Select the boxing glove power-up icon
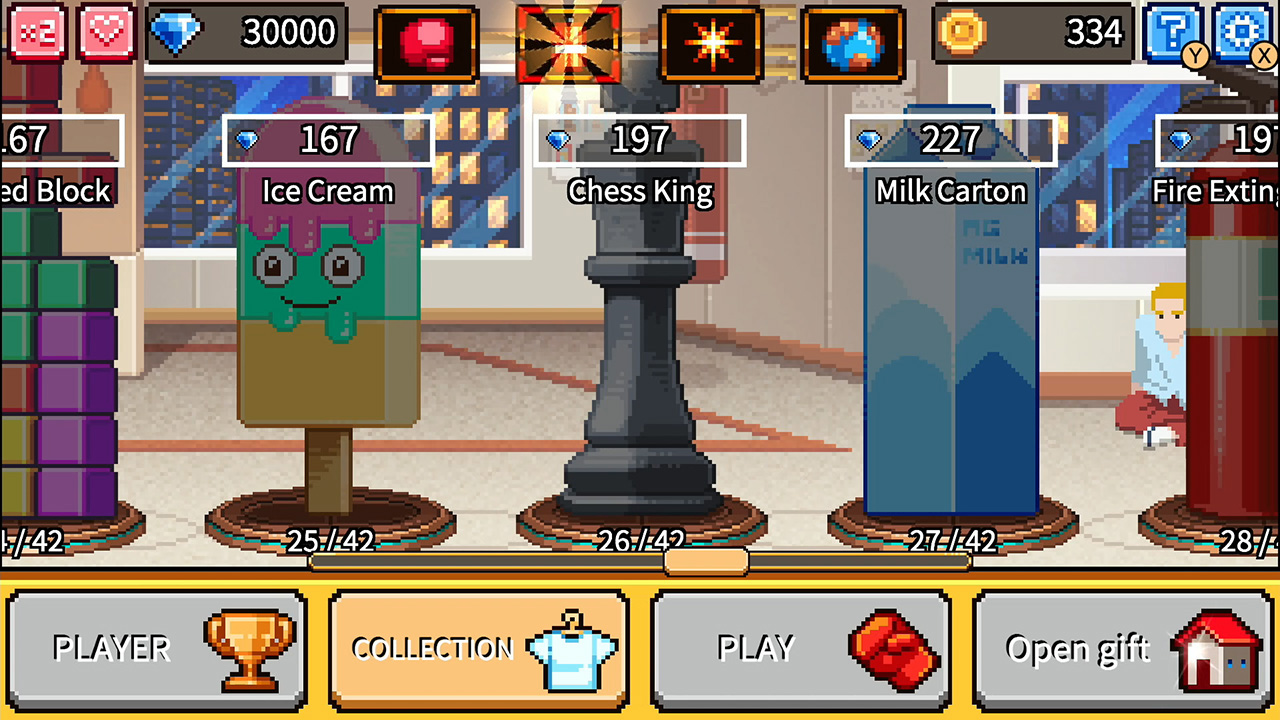The image size is (1280, 720). click(x=429, y=41)
